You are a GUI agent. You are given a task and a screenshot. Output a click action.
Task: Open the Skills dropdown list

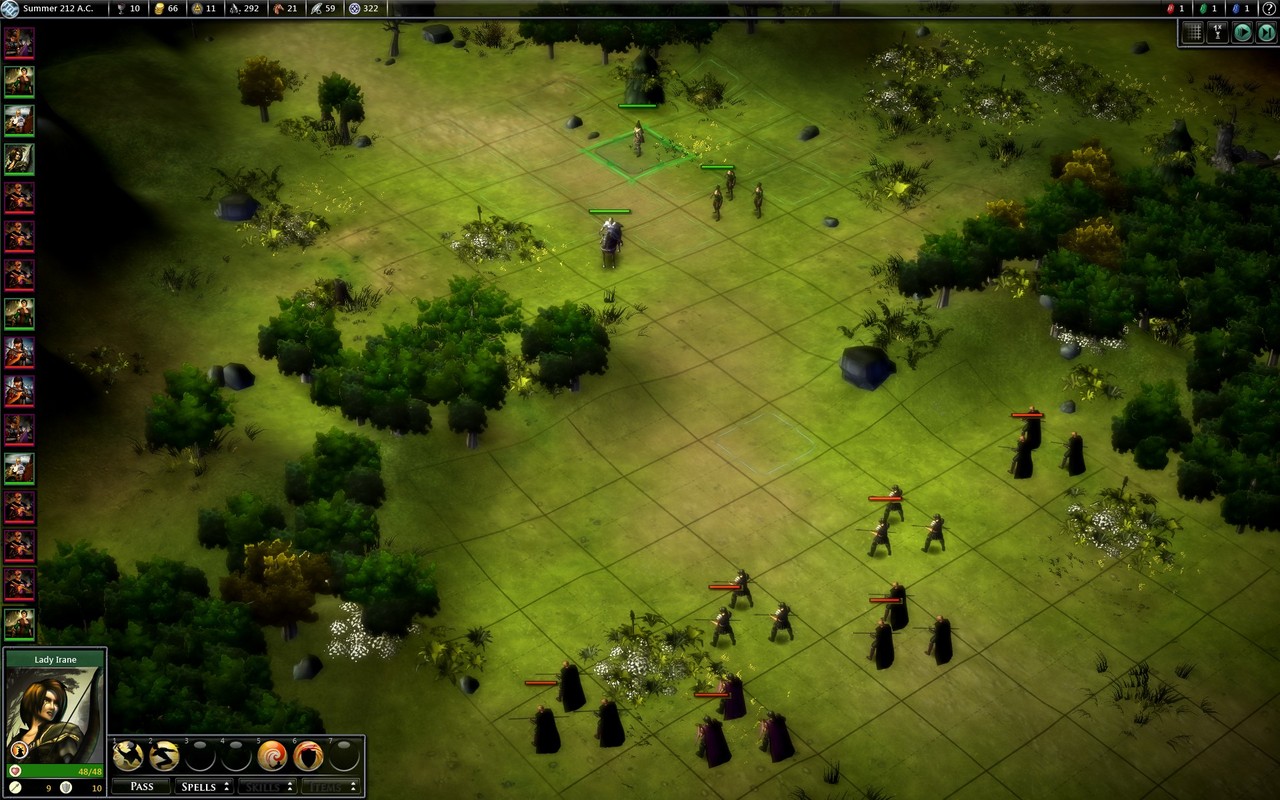(266, 786)
